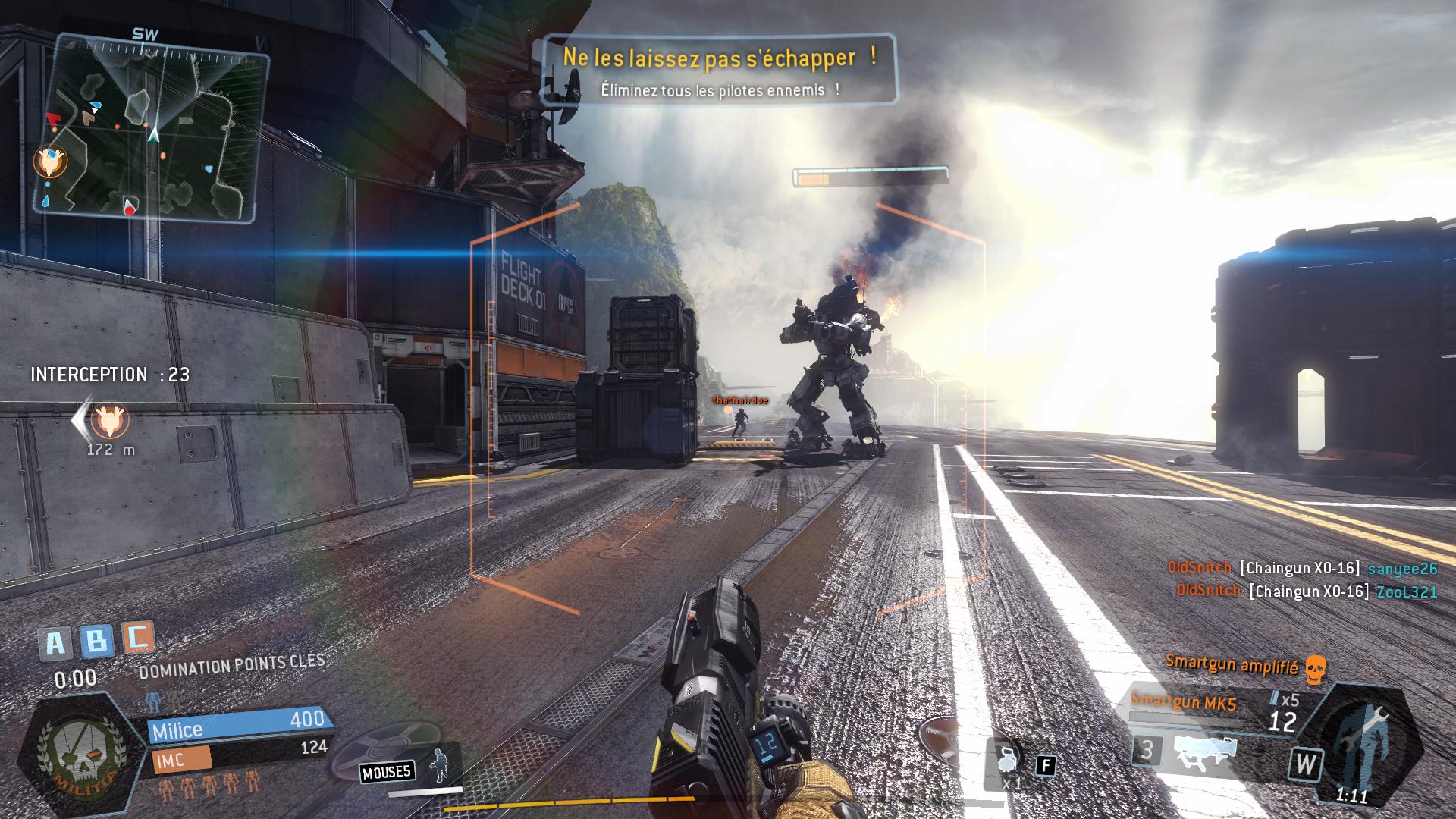Click the ZooL321 kill feed entry
Image resolution: width=1456 pixels, height=819 pixels.
tap(1307, 591)
